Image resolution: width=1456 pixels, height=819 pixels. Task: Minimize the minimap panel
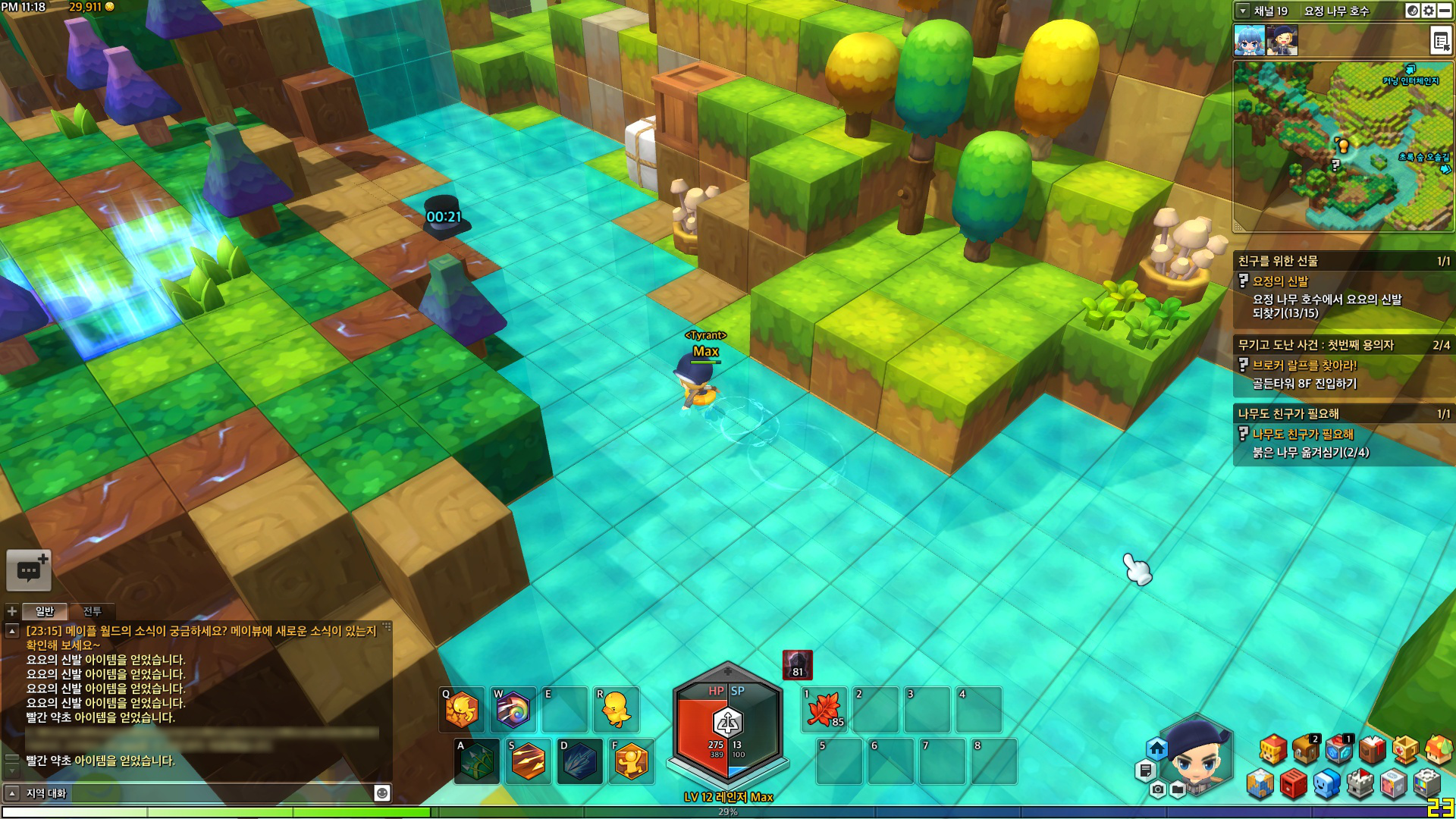point(1445,11)
